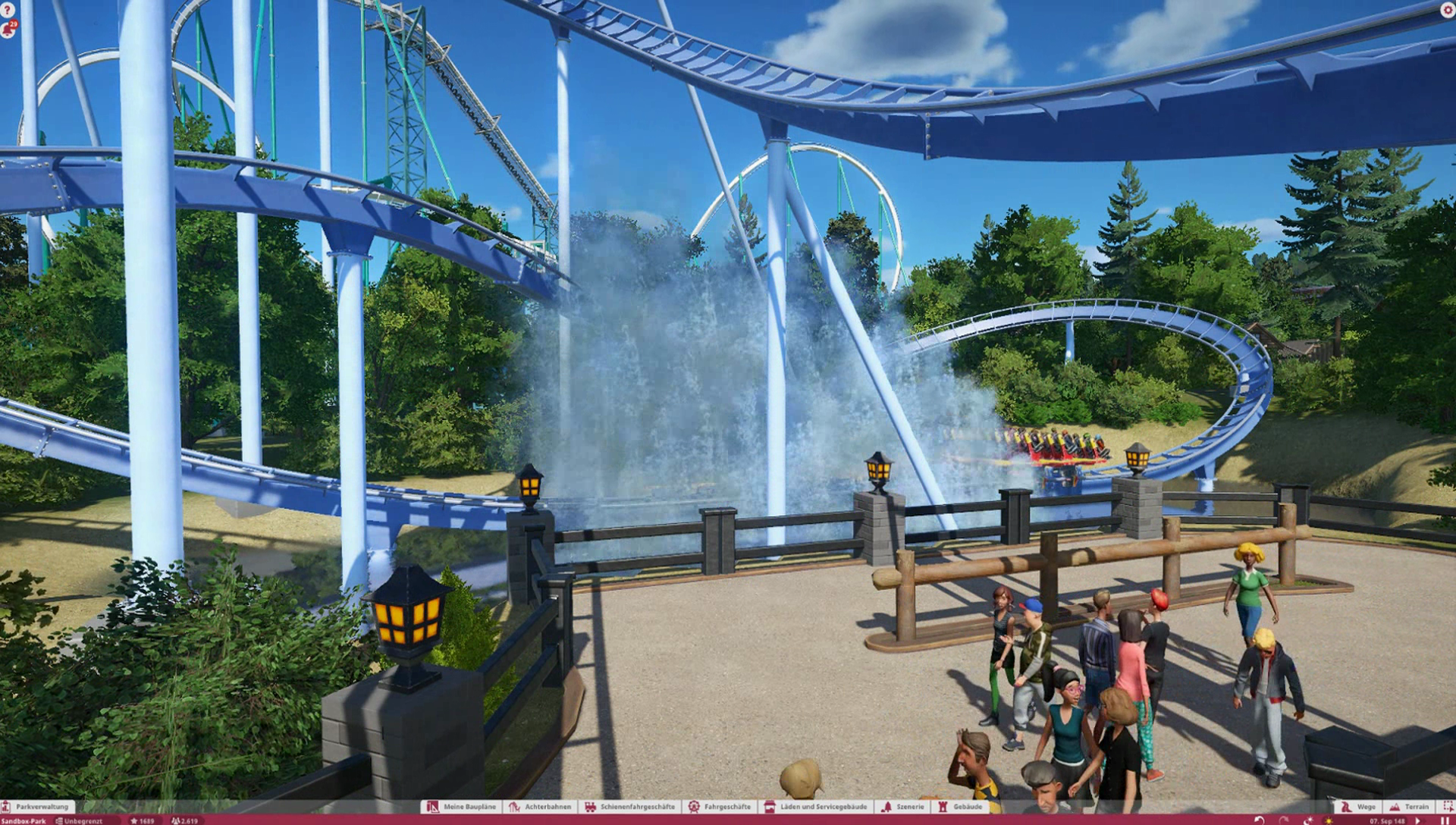Screen dimensions: 1456x825
Task: Pause the game simulation
Action: click(x=1445, y=820)
